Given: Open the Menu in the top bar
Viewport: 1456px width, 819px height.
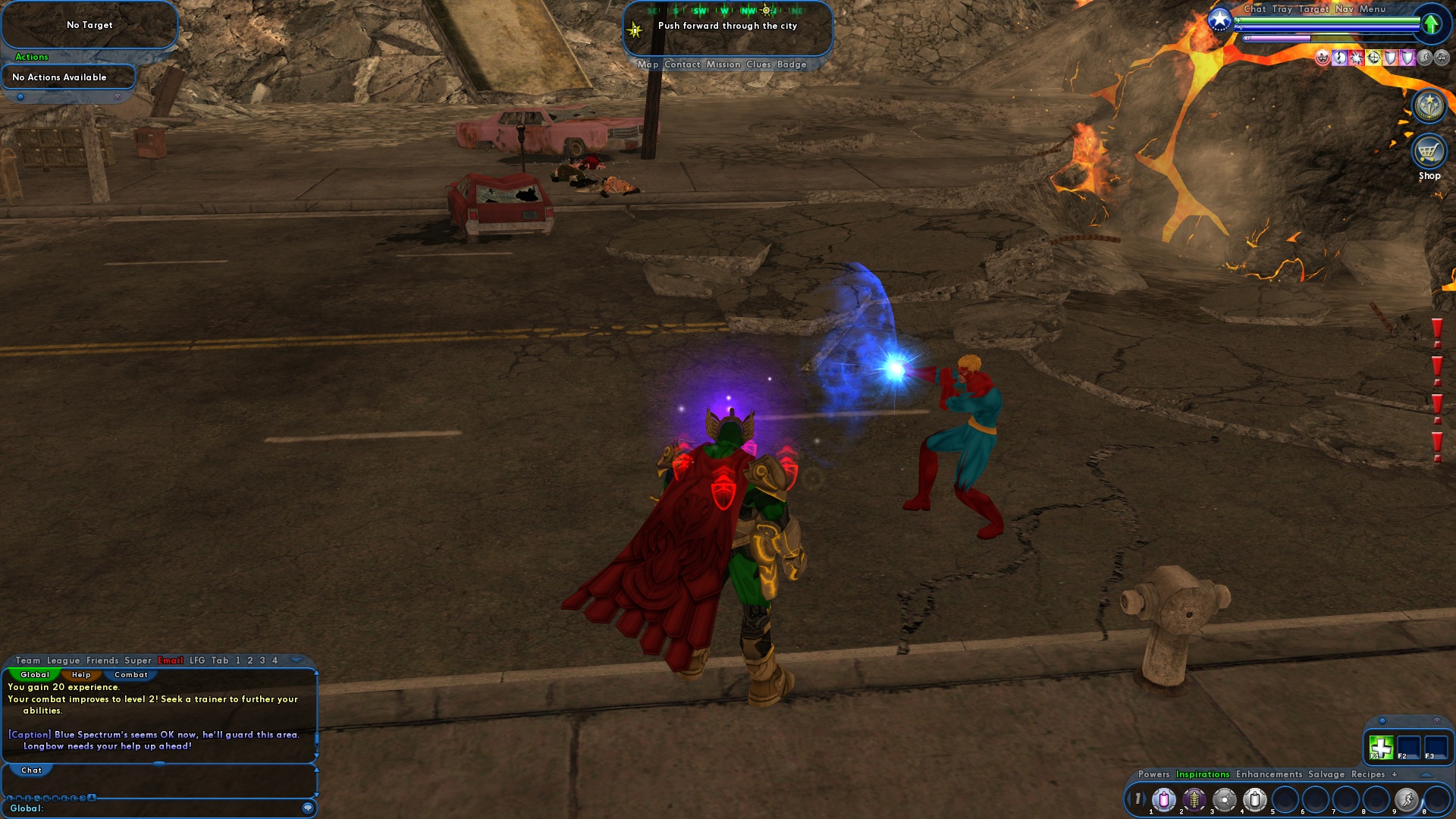Looking at the screenshot, I should [x=1373, y=9].
